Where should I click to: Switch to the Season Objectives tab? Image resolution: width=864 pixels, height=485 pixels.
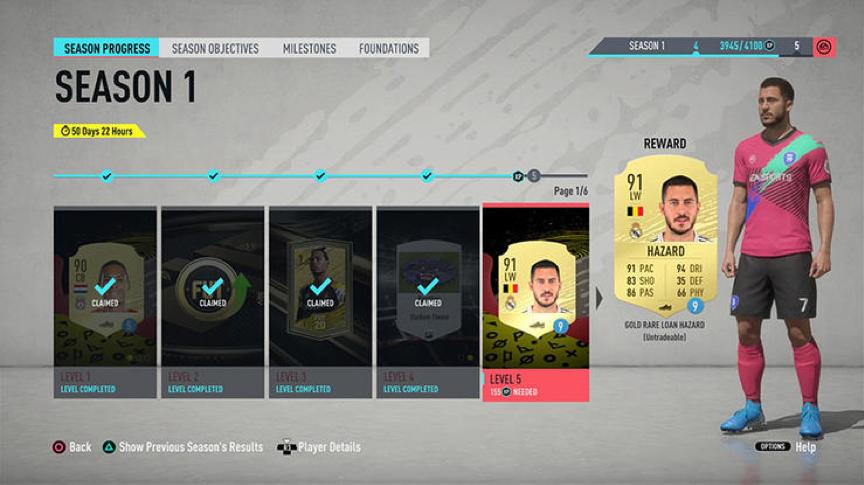pos(215,48)
